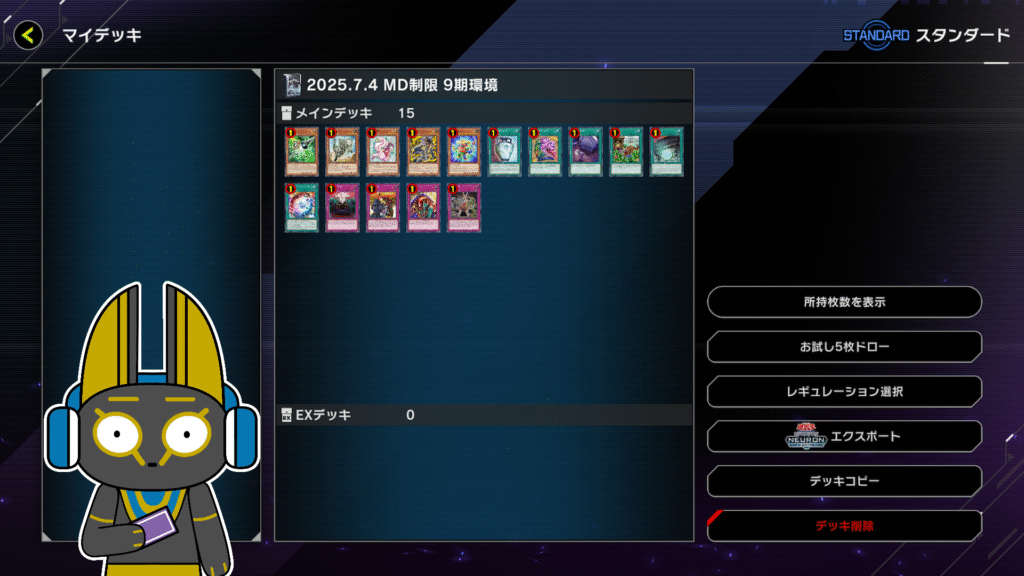Choose the monster card with green artwork
The image size is (1024, 576).
tap(301, 152)
